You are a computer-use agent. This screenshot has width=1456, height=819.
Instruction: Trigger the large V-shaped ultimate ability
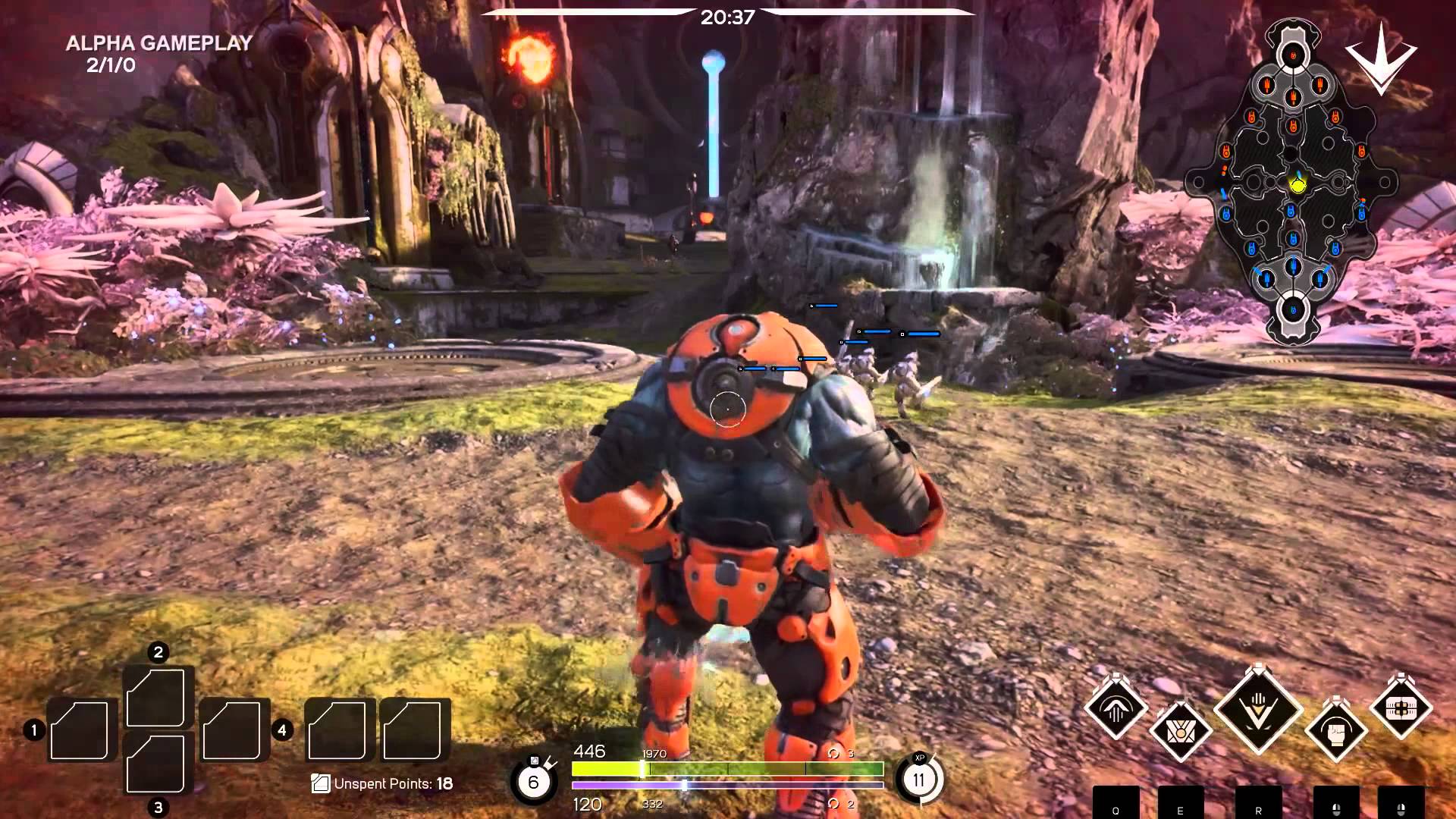click(x=1258, y=711)
